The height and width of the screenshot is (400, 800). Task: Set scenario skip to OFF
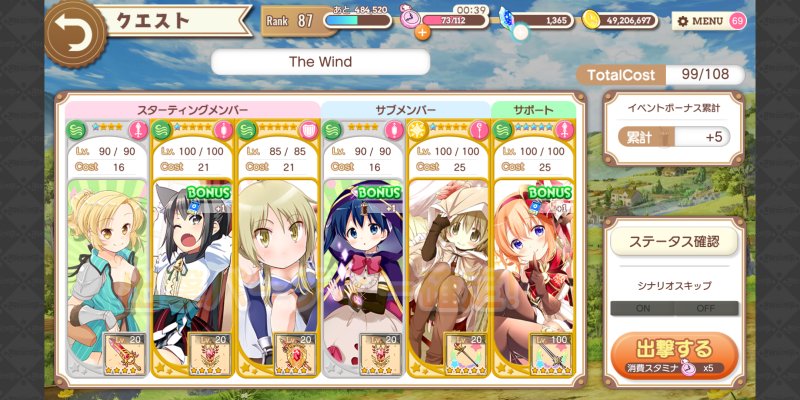pos(706,308)
